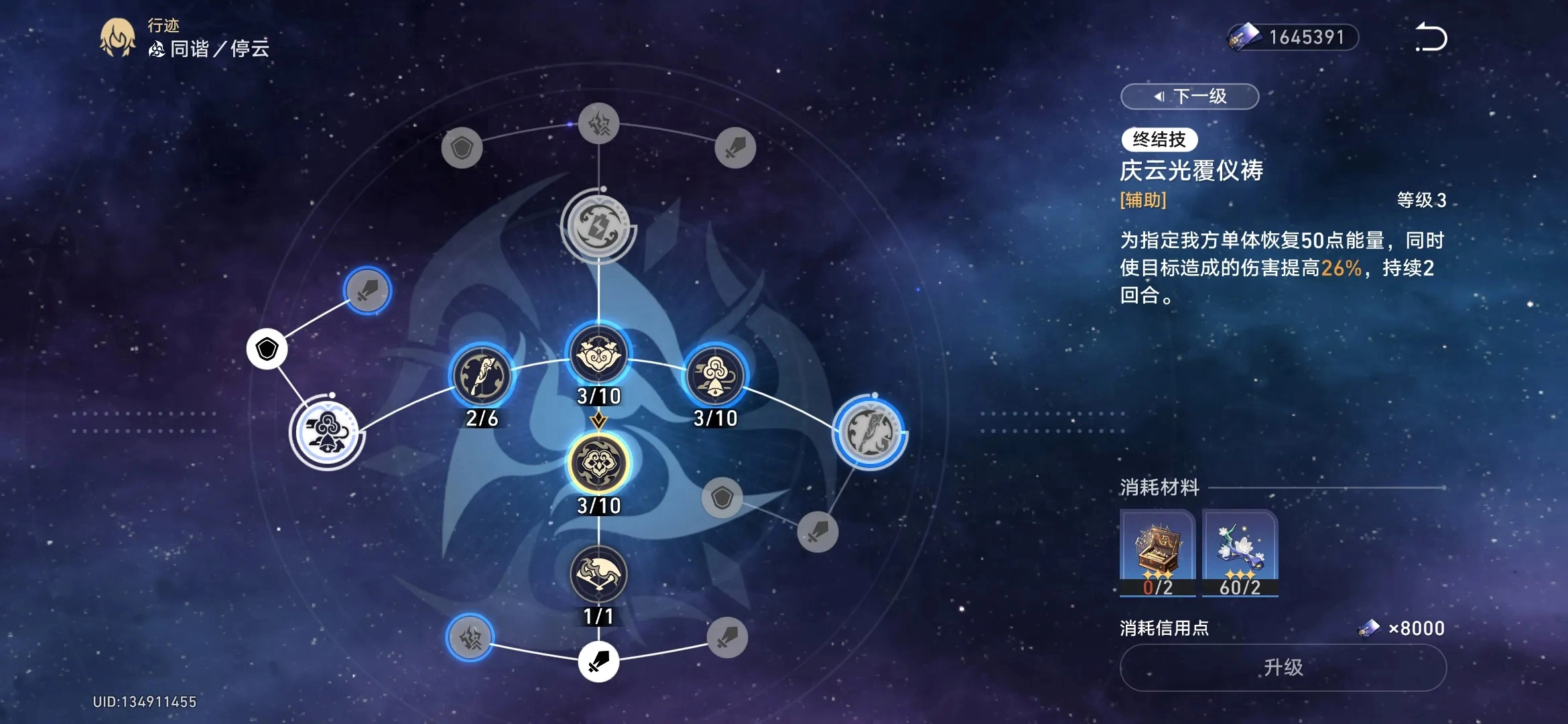Click the 升级 upgrade button

coord(1283,668)
